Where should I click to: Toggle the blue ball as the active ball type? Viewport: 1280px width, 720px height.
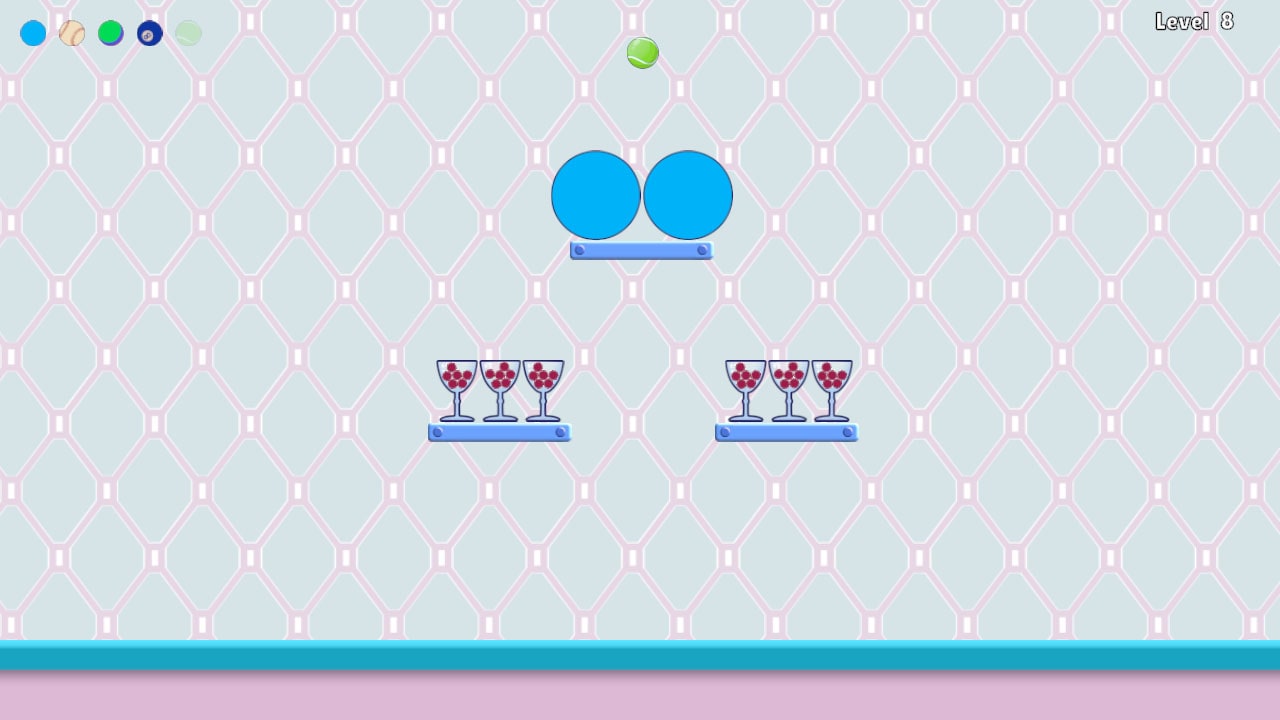(x=32, y=33)
